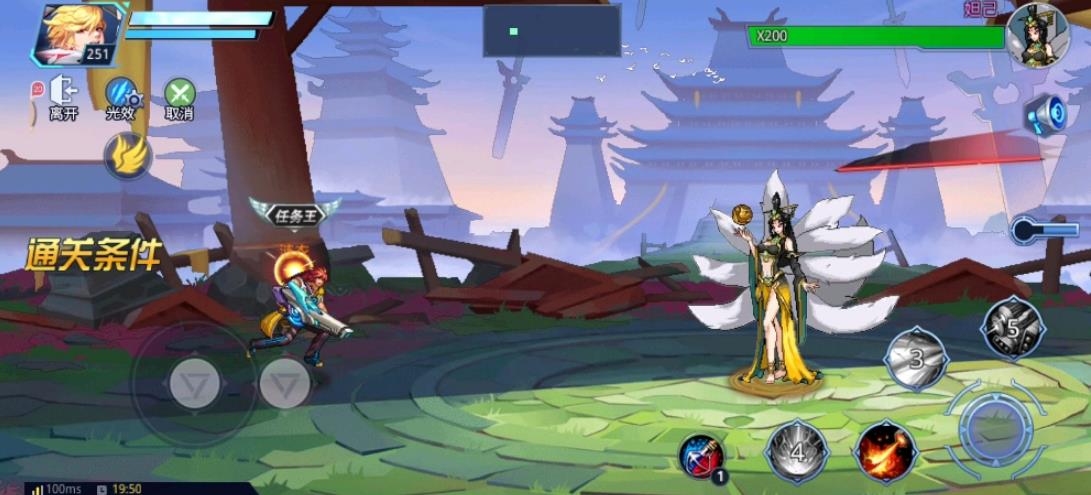Activate the golden wings skill icon
Image resolution: width=1091 pixels, height=495 pixels.
click(128, 156)
